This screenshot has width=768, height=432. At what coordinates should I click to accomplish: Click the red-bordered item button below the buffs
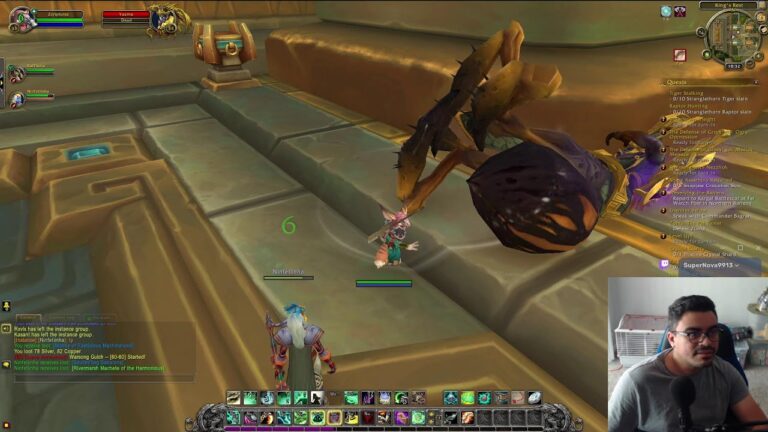pos(680,55)
